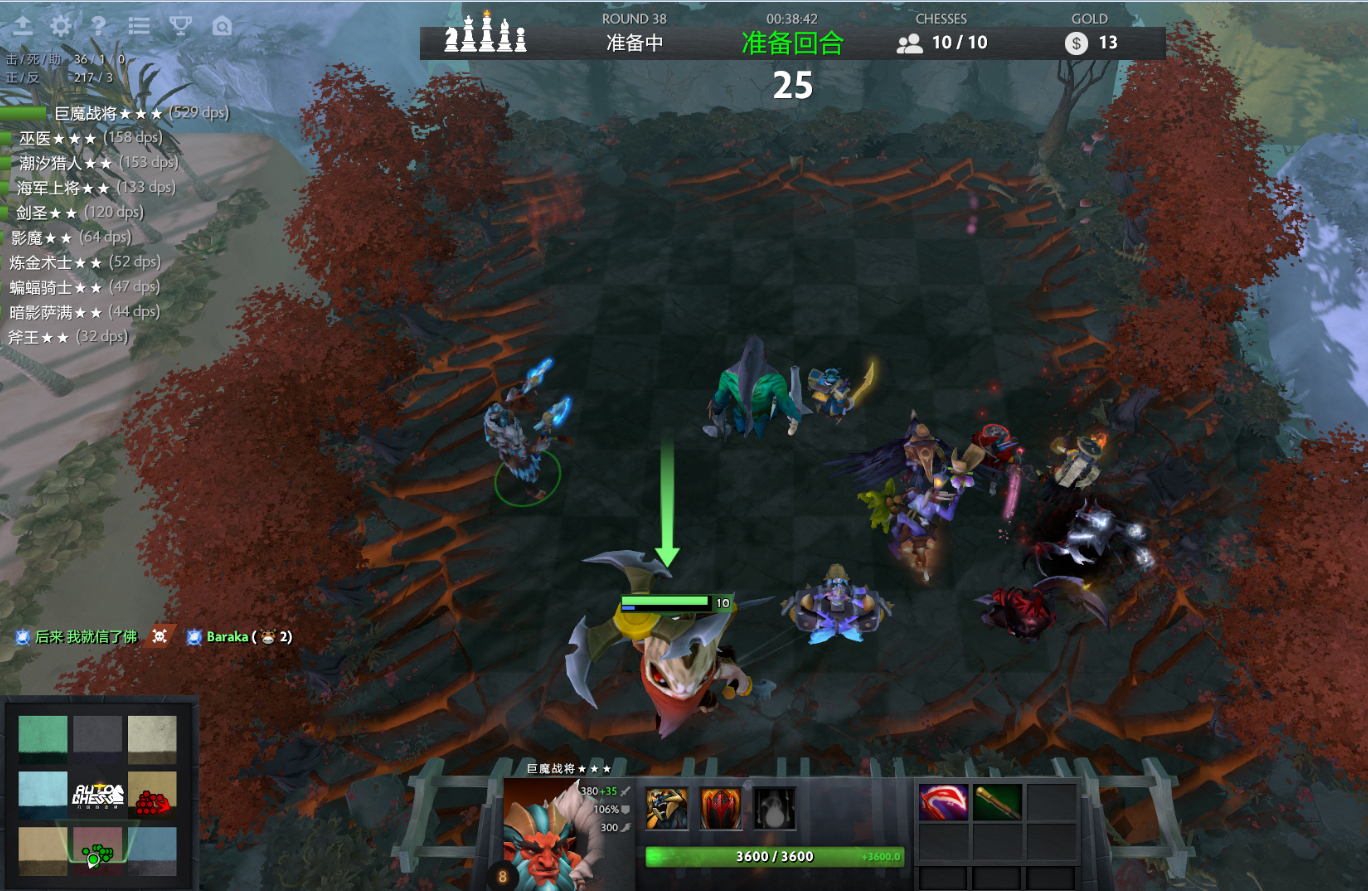Click the green player board on the minimap

(97, 850)
